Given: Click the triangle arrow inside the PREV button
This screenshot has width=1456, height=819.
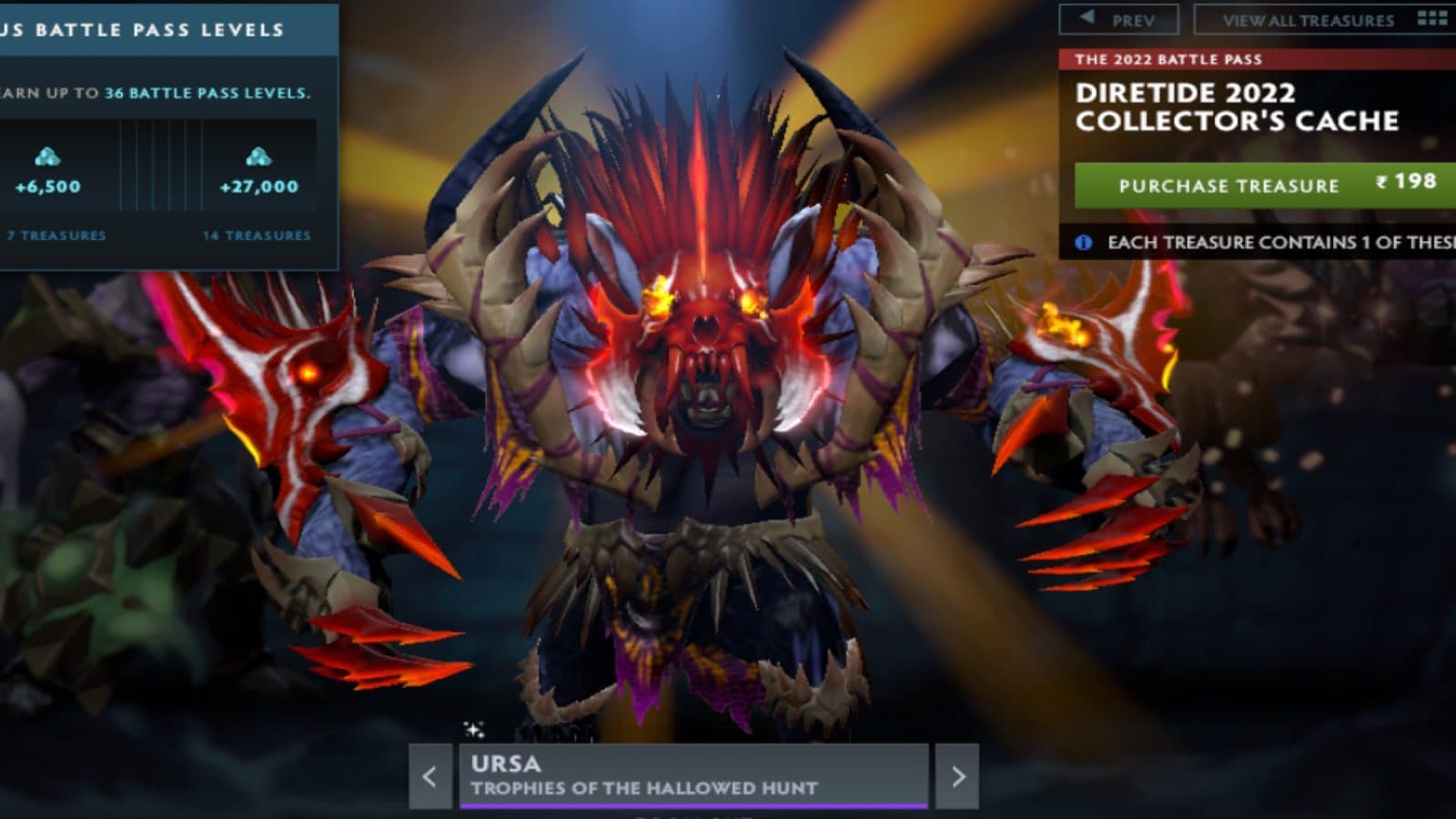Looking at the screenshot, I should [x=1087, y=18].
